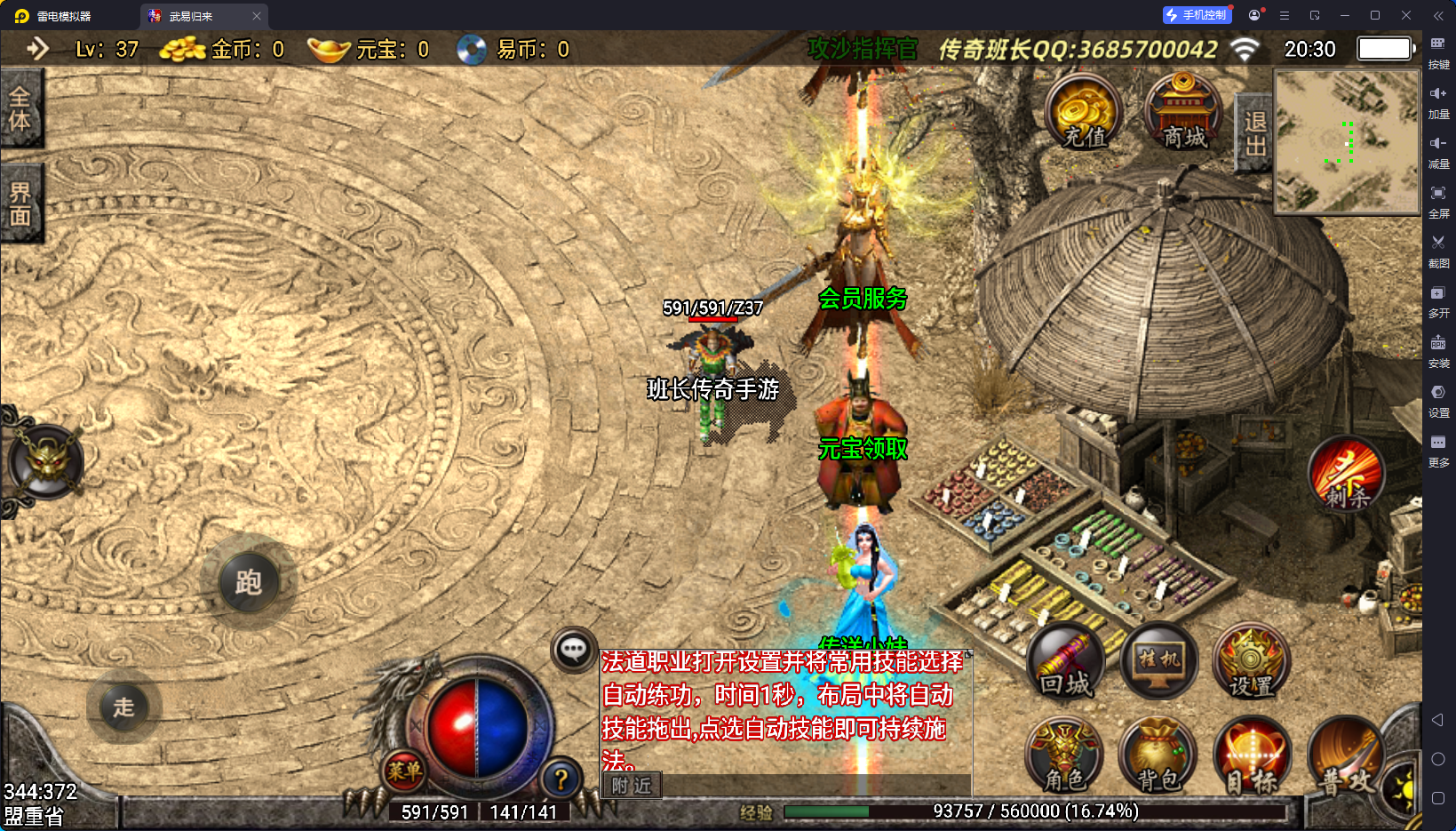Open the 设置 settings gear icon
This screenshot has width=1456, height=831.
tap(1251, 662)
